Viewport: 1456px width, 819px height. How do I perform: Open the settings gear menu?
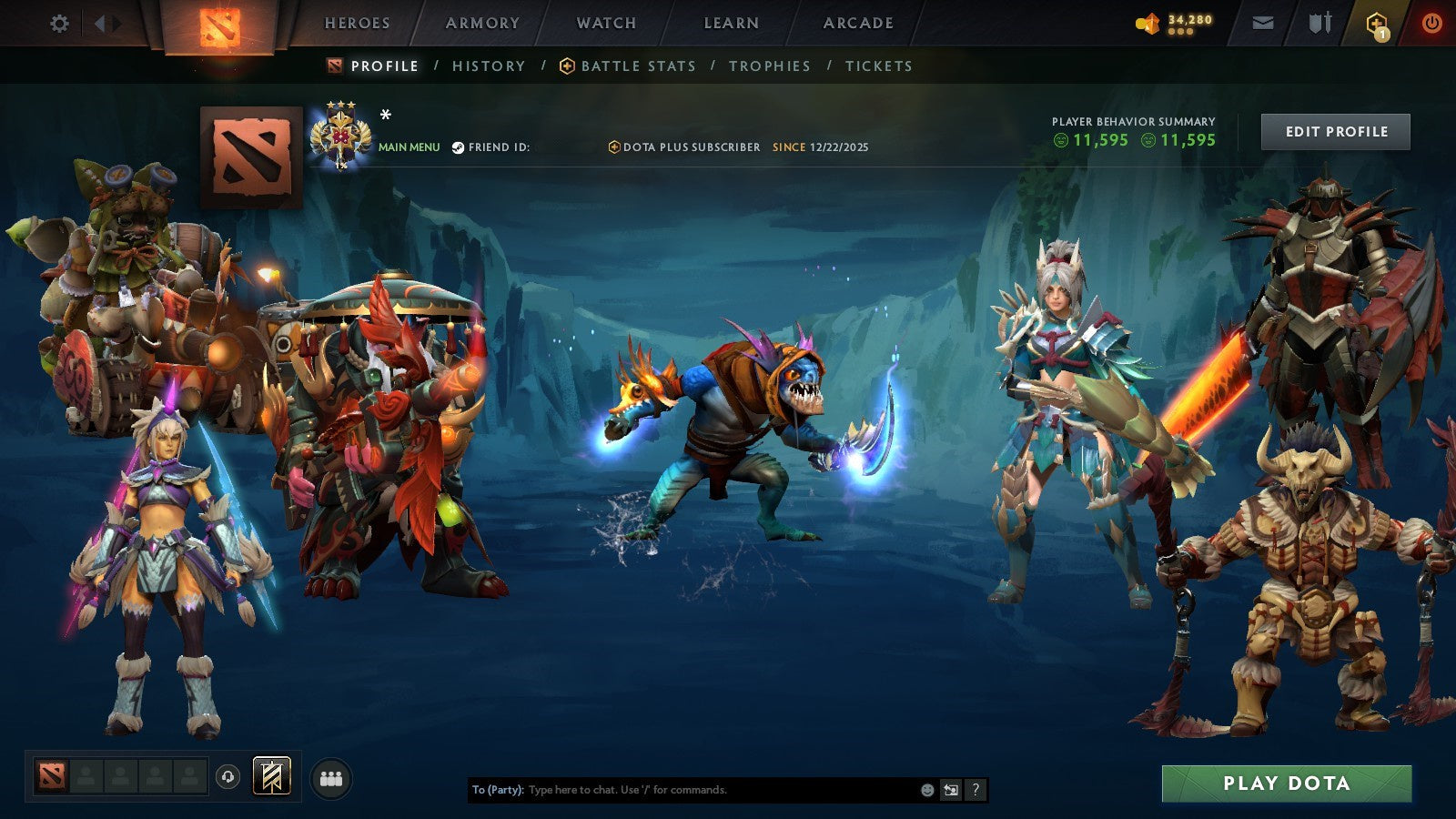(59, 24)
